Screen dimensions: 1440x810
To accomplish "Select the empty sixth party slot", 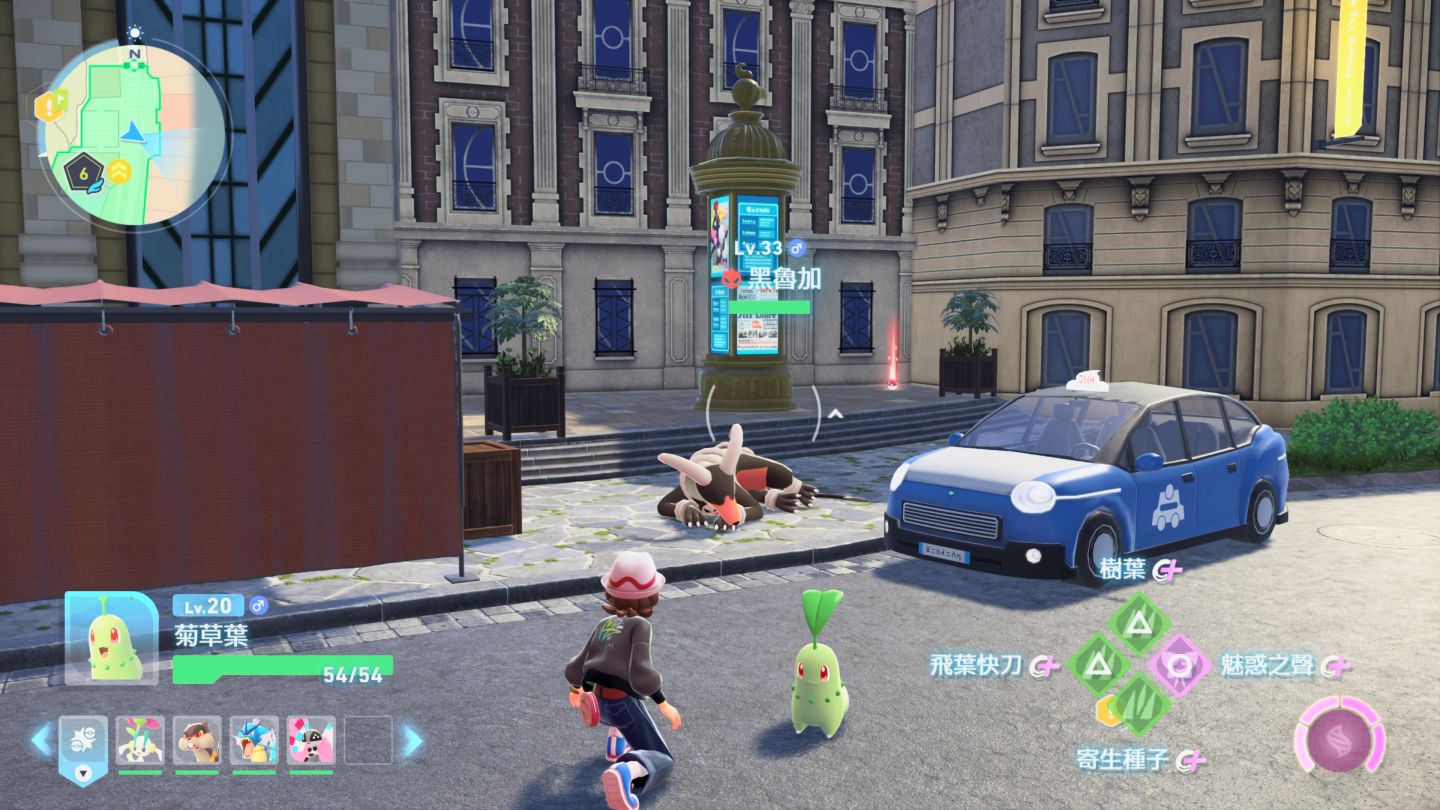I will click(368, 741).
